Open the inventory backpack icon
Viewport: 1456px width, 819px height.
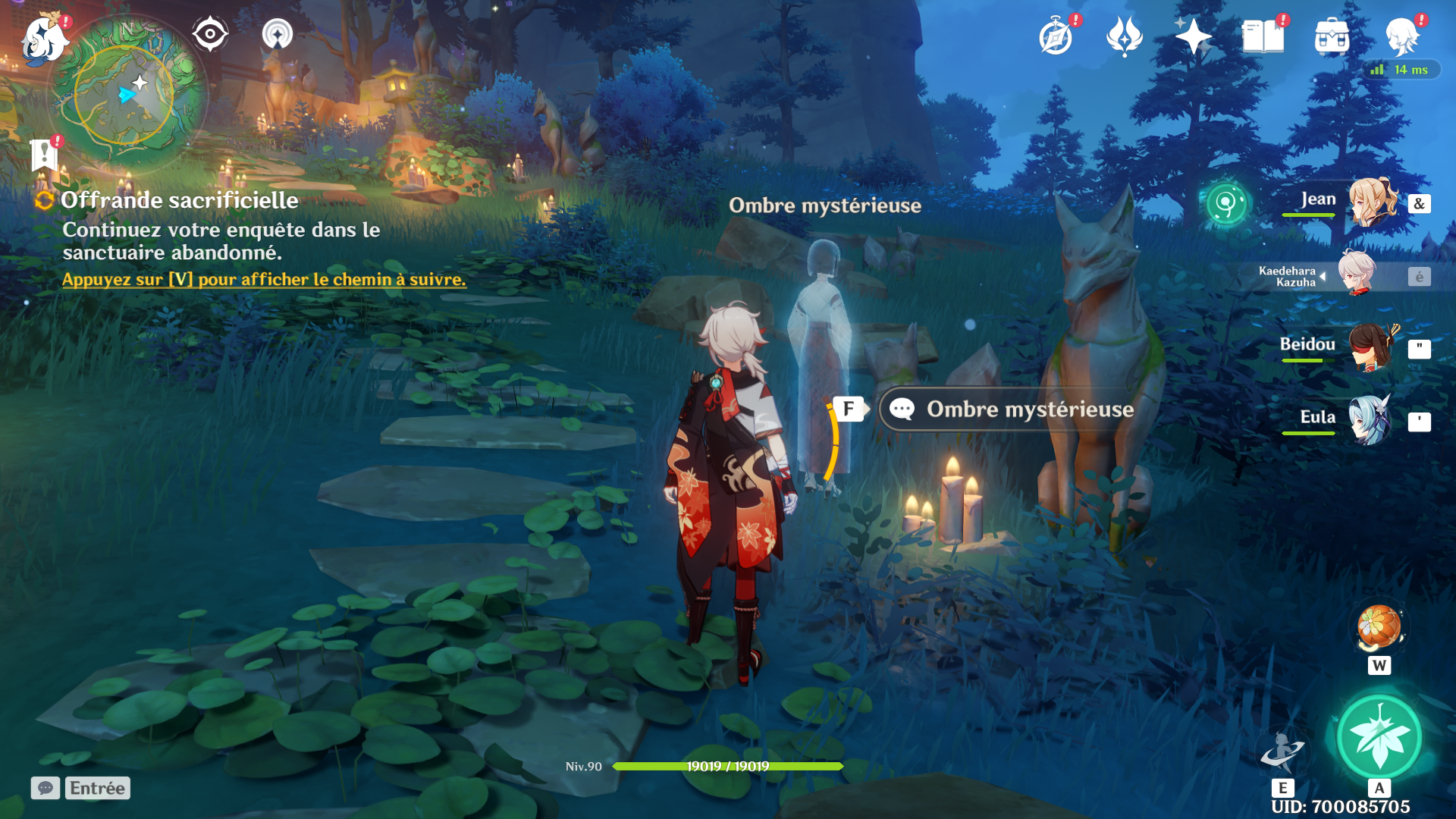tap(1332, 36)
